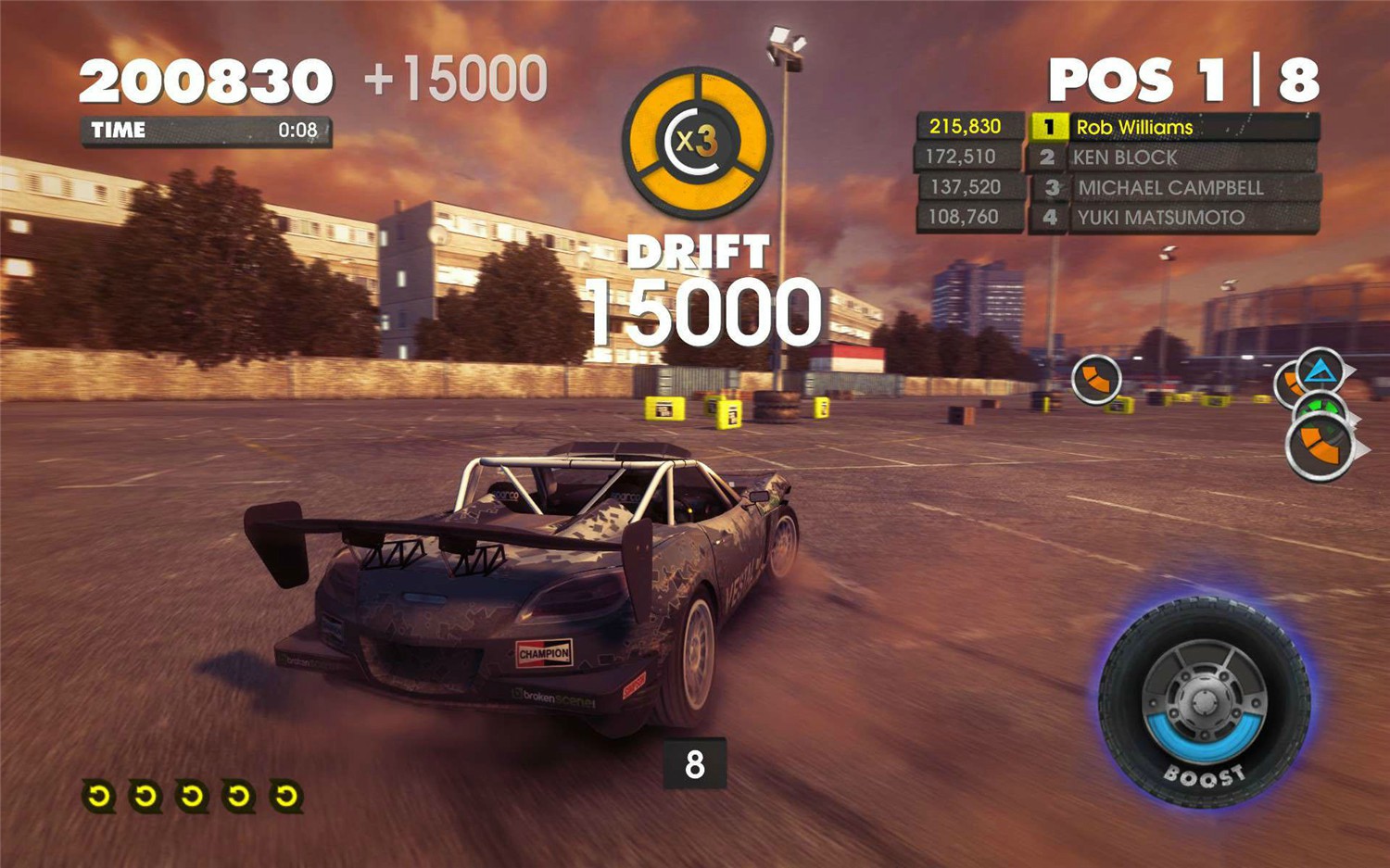Click the total score 200830 counter

[x=206, y=80]
